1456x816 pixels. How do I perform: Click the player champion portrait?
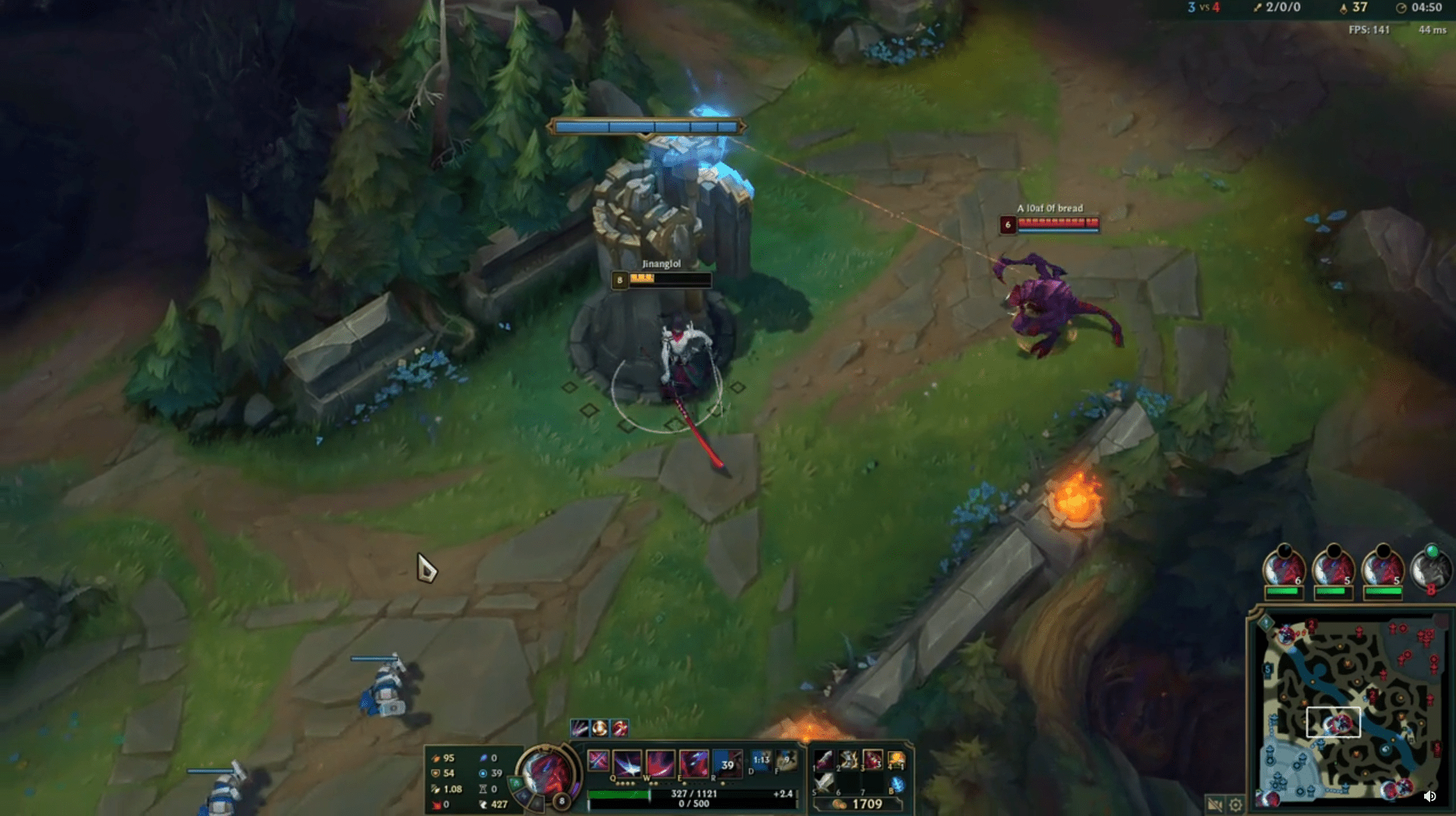coord(548,773)
